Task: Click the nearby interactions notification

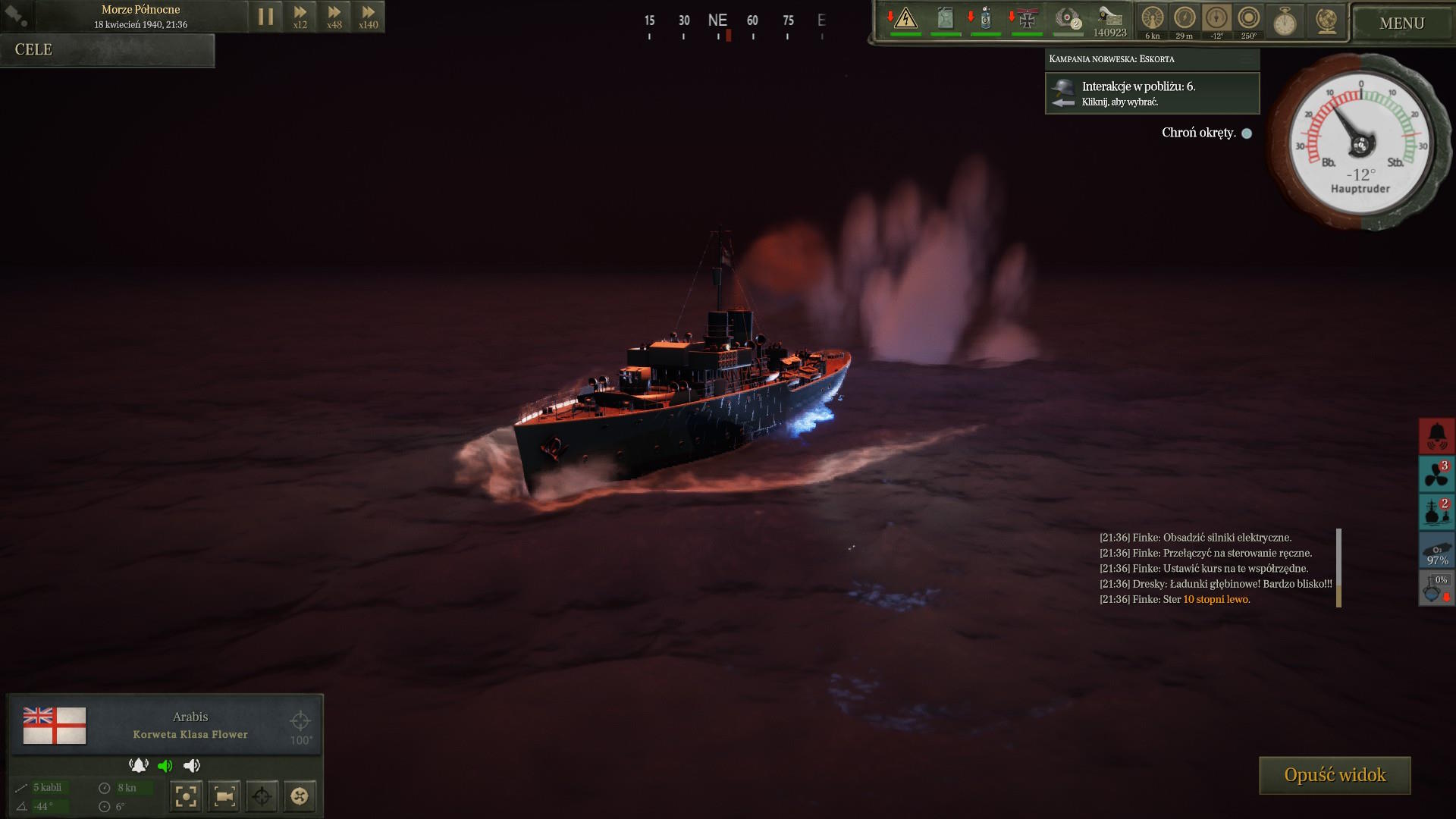Action: (x=1152, y=93)
